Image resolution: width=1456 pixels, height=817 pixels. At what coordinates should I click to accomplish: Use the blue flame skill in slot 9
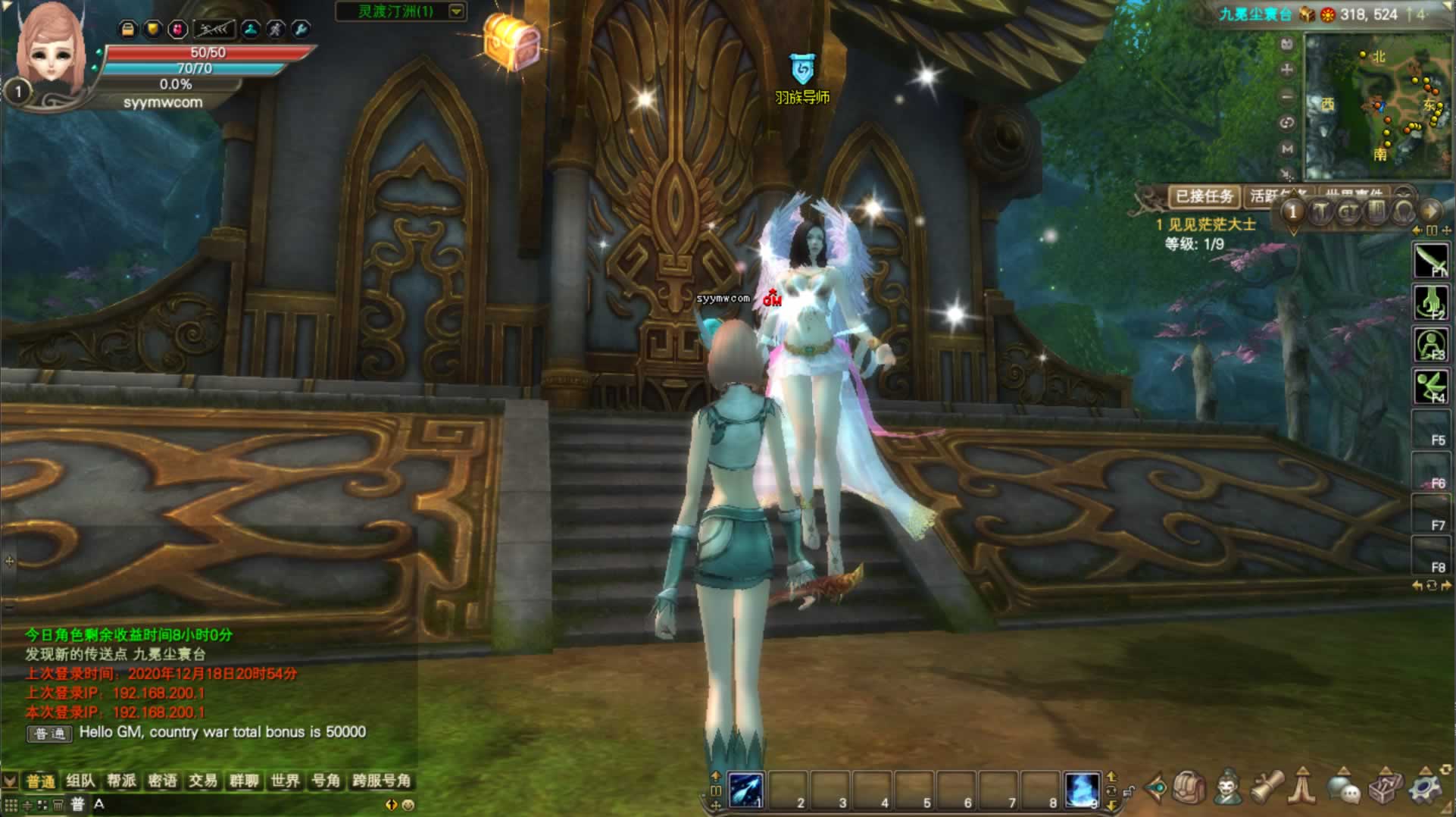1082,790
